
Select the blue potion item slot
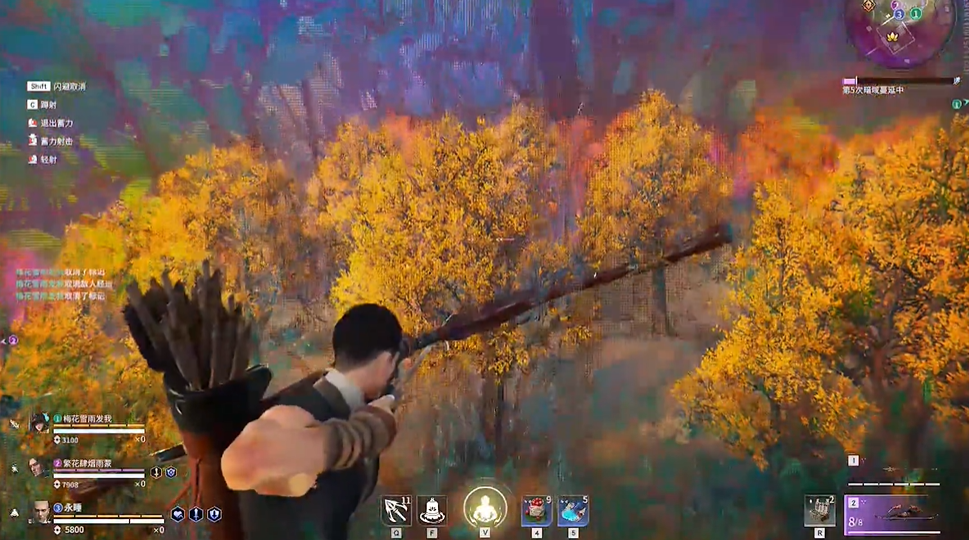[x=572, y=511]
